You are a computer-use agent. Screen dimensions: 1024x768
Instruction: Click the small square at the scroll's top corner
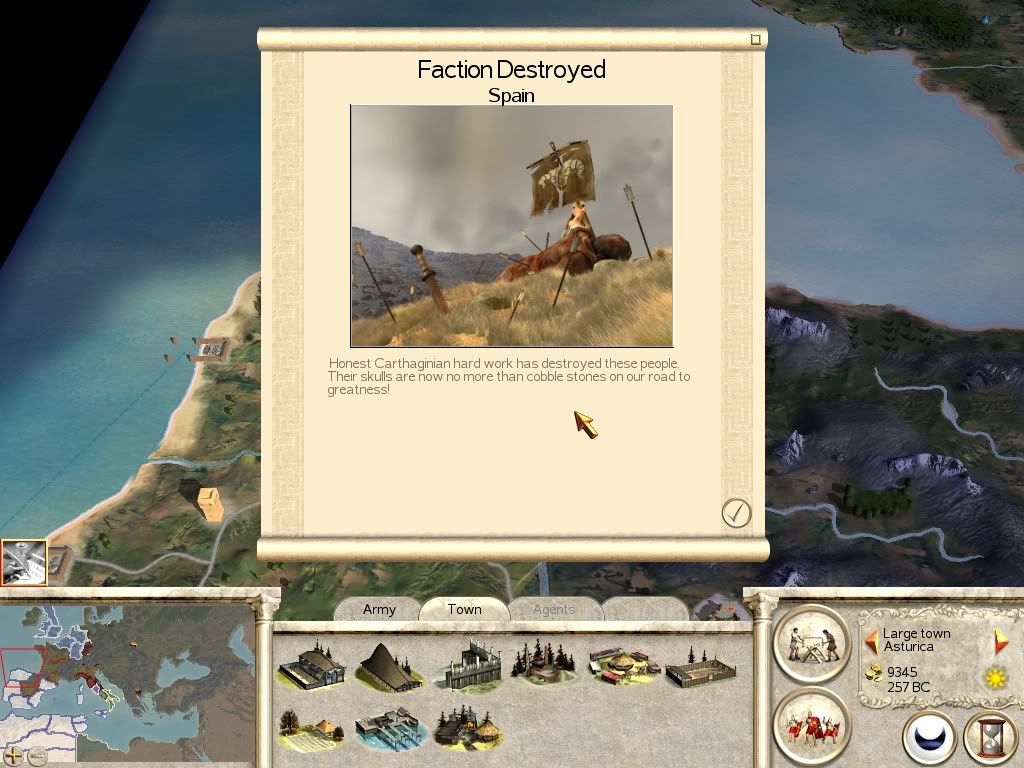pos(756,39)
